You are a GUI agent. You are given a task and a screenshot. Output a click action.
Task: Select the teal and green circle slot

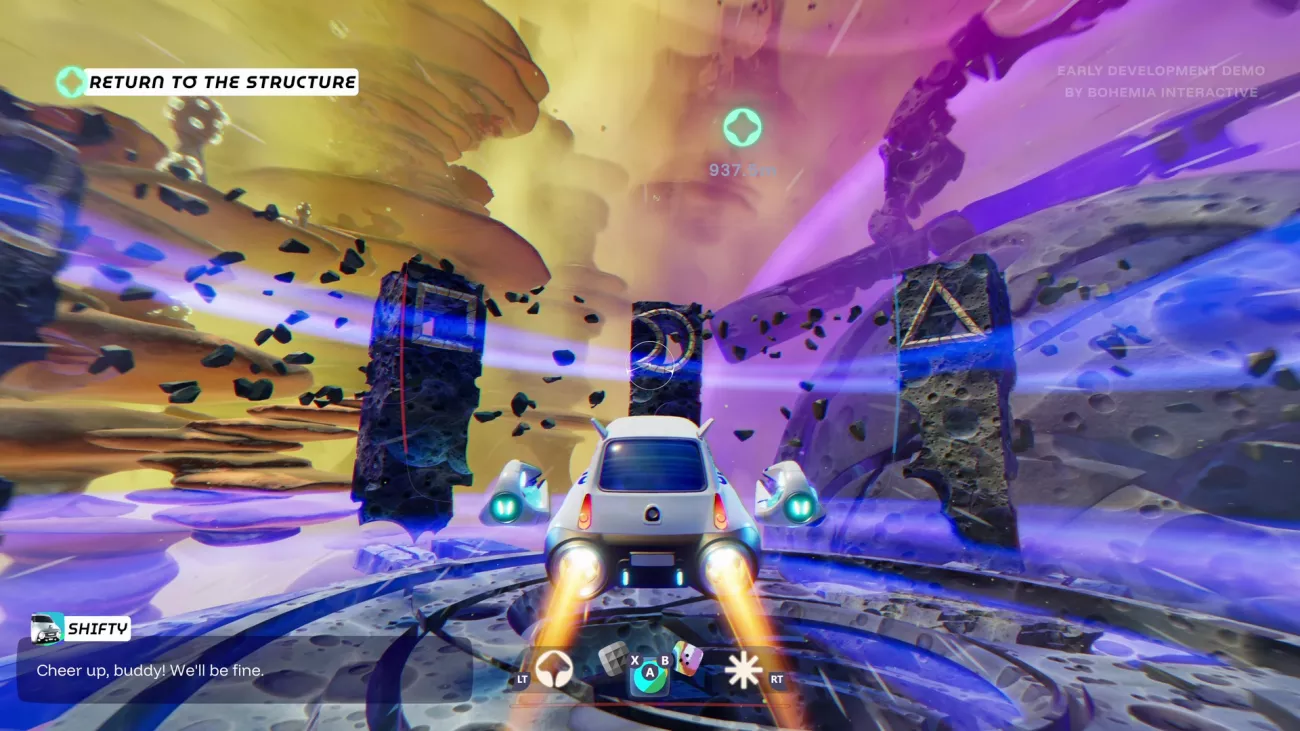tap(648, 679)
